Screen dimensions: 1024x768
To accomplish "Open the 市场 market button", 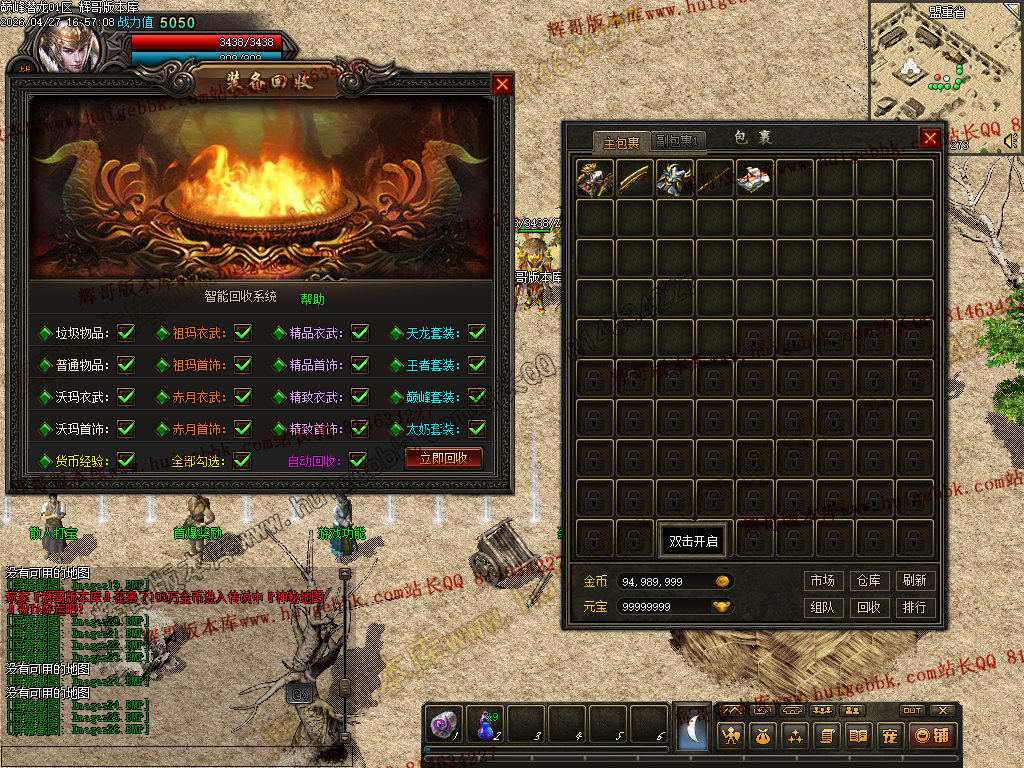I will 822,581.
